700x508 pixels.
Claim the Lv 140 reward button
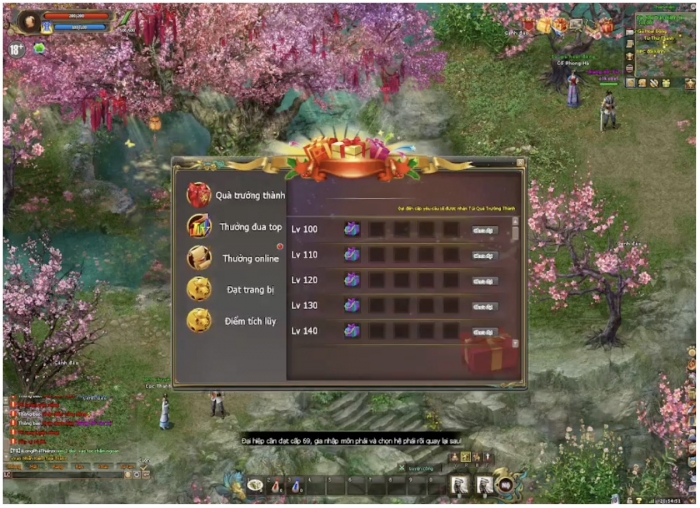tap(484, 331)
